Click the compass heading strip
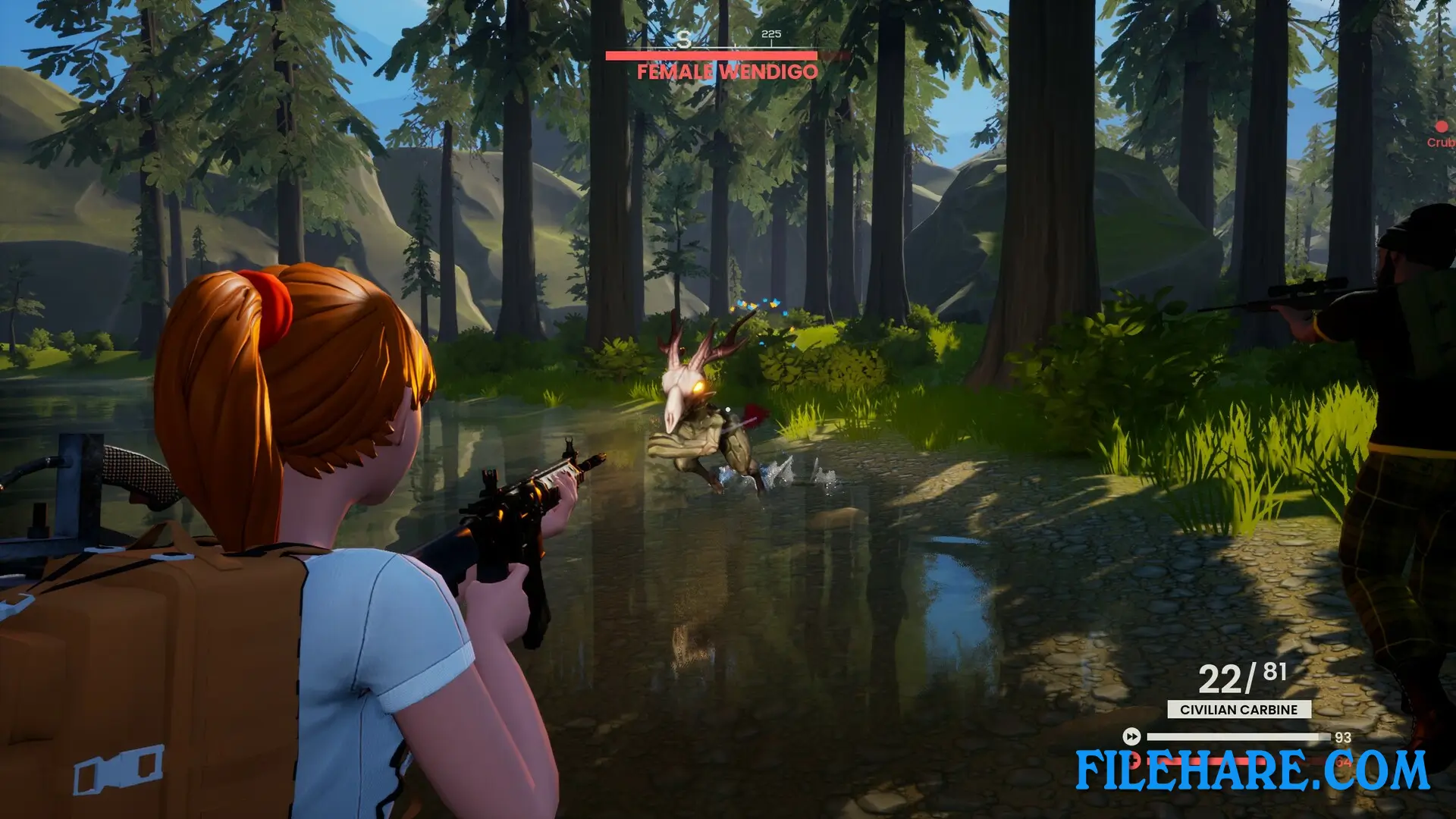1456x819 pixels. click(x=726, y=38)
